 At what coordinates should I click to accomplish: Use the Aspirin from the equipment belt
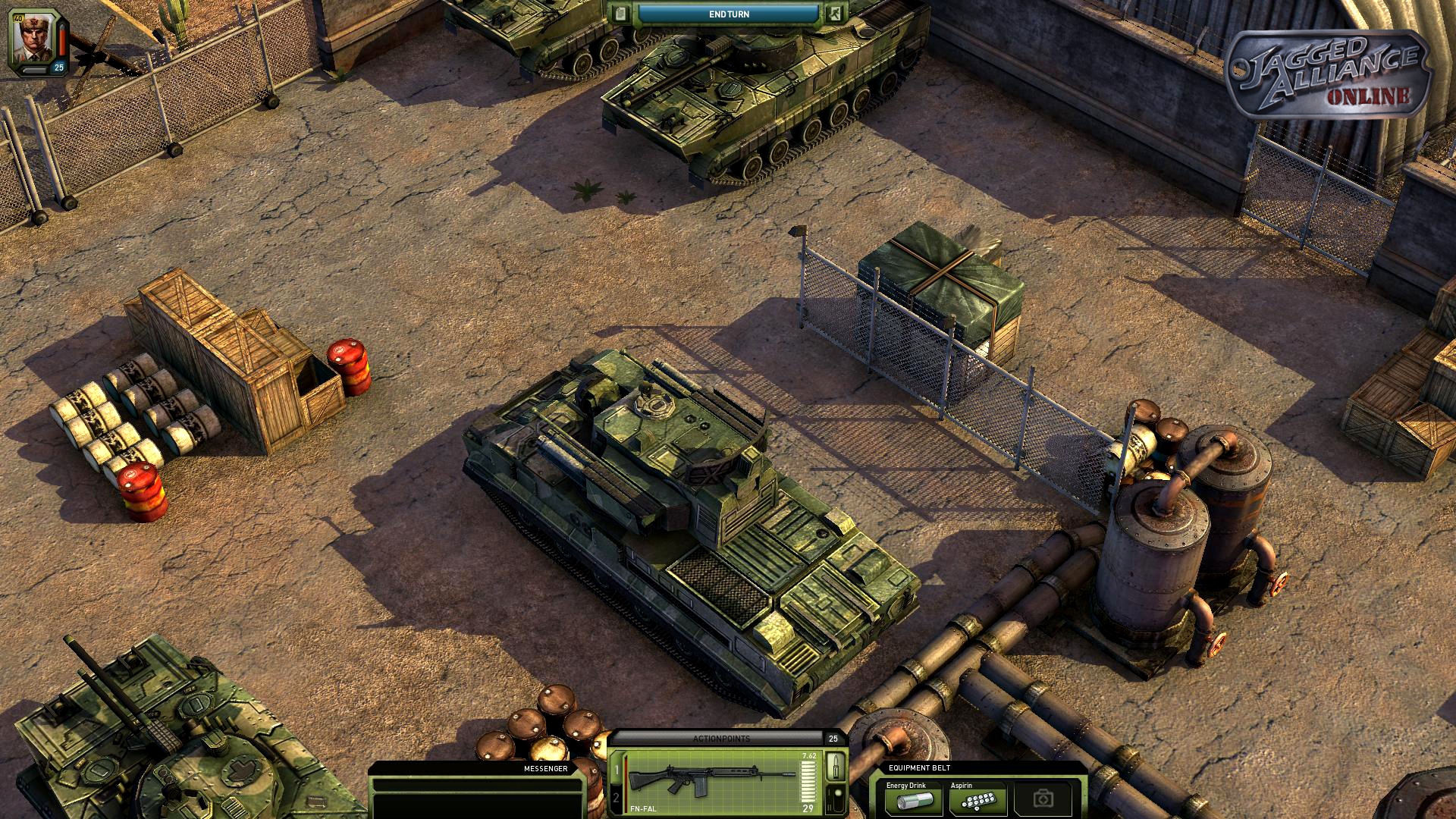[978, 799]
